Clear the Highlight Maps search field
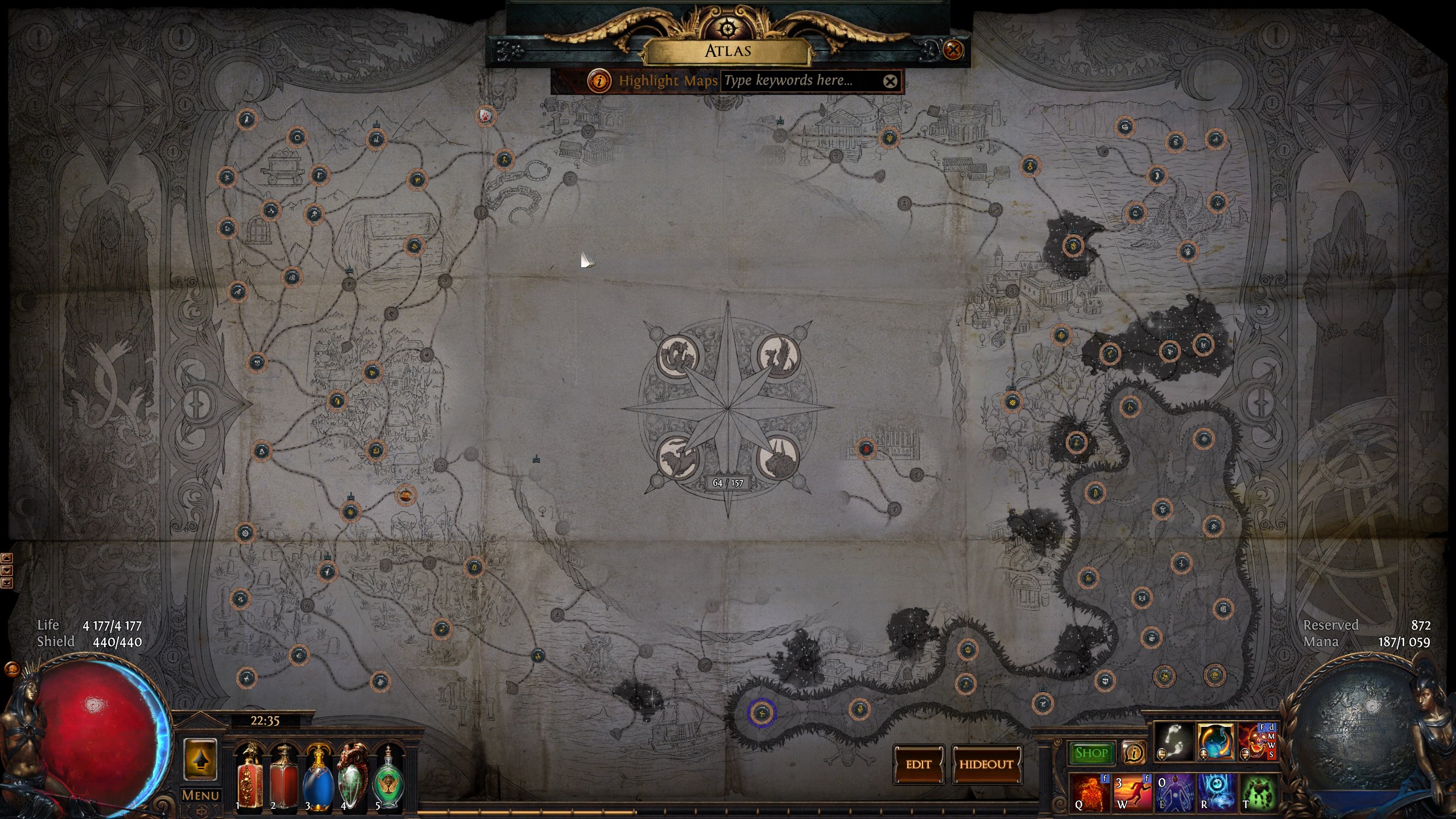 [890, 81]
